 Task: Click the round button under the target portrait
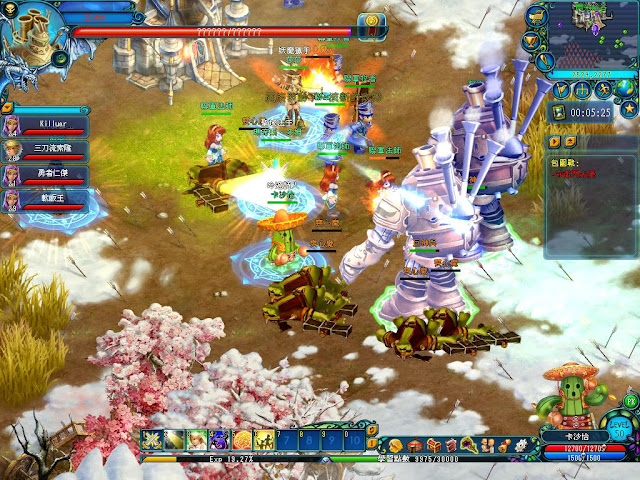coord(60,59)
